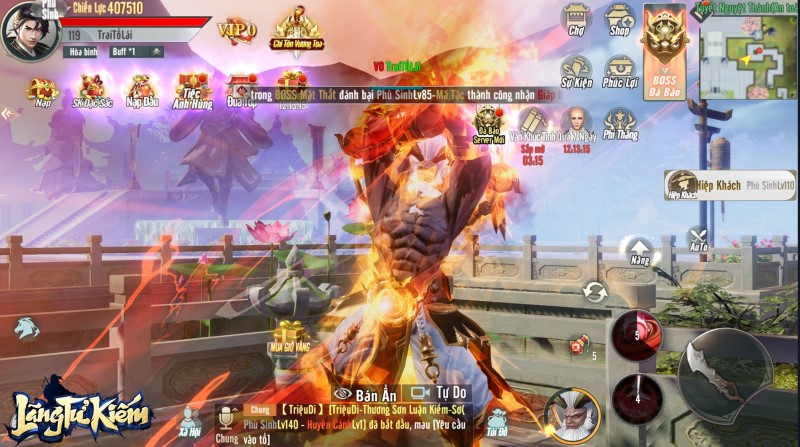Open Tiệc Anh Hùng event
Image resolution: width=800 pixels, height=447 pixels.
(194, 91)
